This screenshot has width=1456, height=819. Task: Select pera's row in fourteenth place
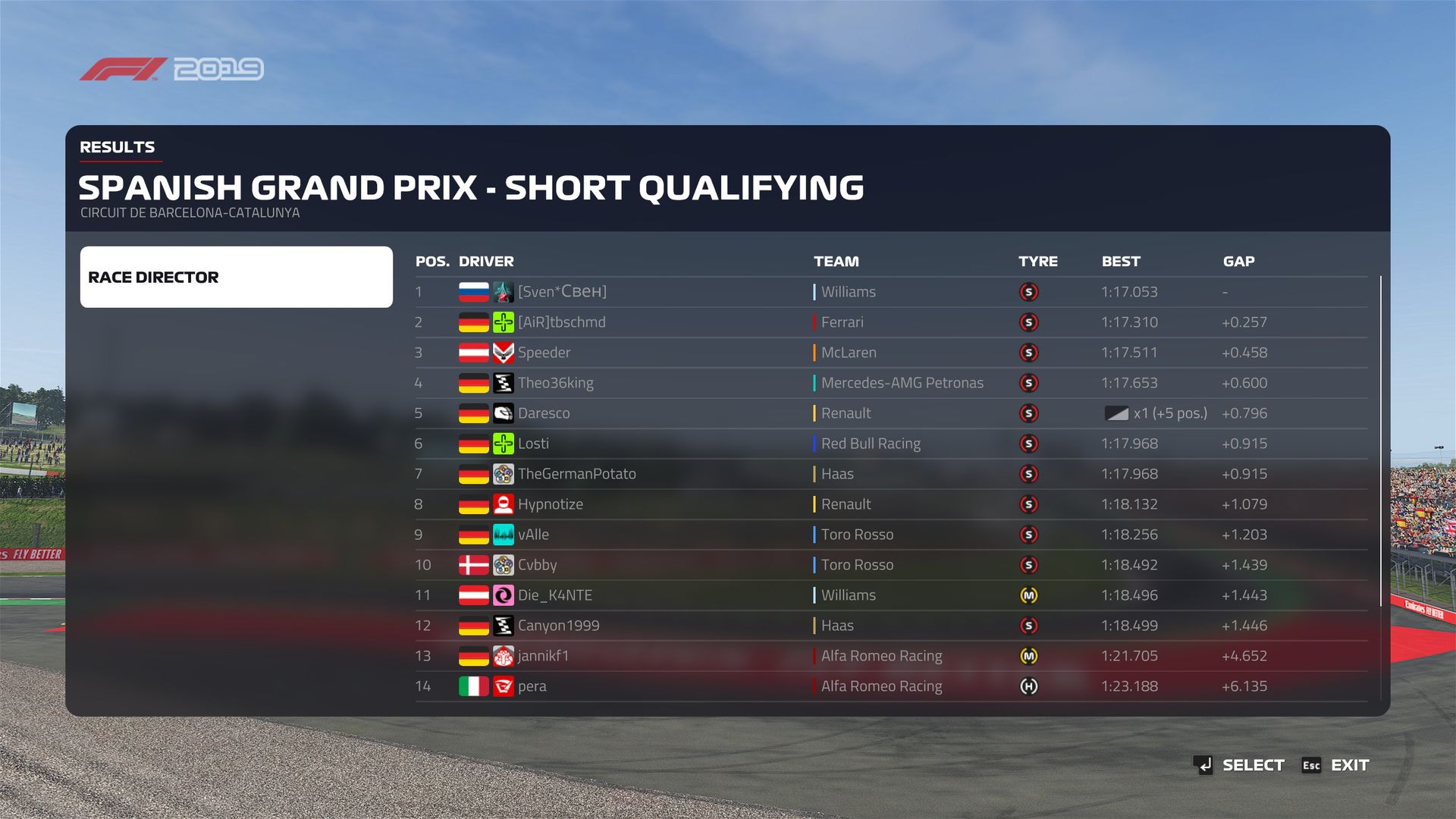click(532, 686)
